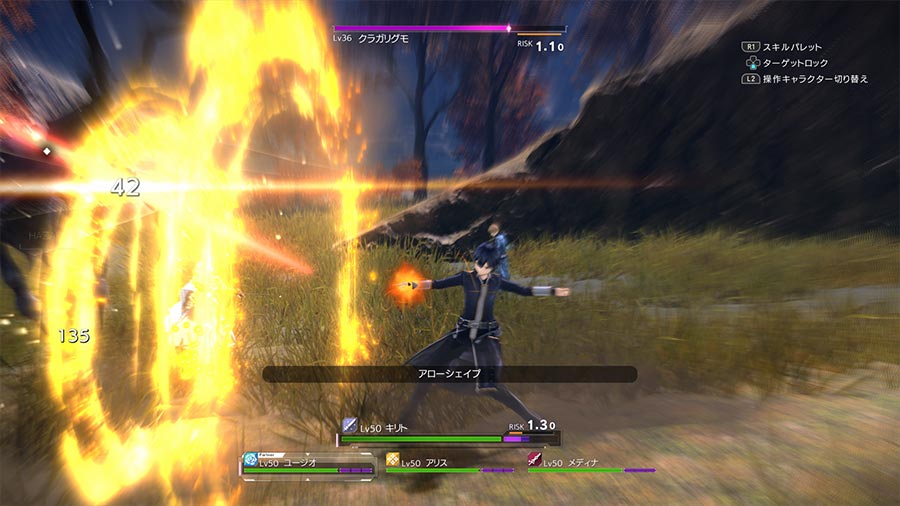Select Alice's yellow party icon
Screen dimensions: 900x506
click(393, 461)
